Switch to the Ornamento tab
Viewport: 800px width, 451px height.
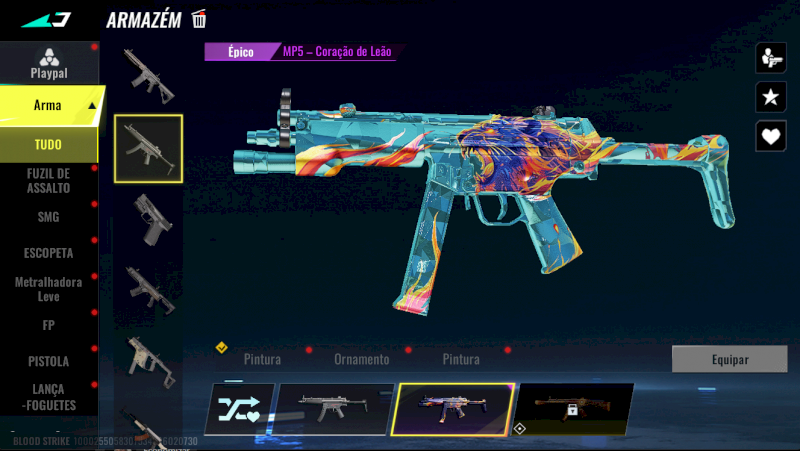[x=361, y=359]
